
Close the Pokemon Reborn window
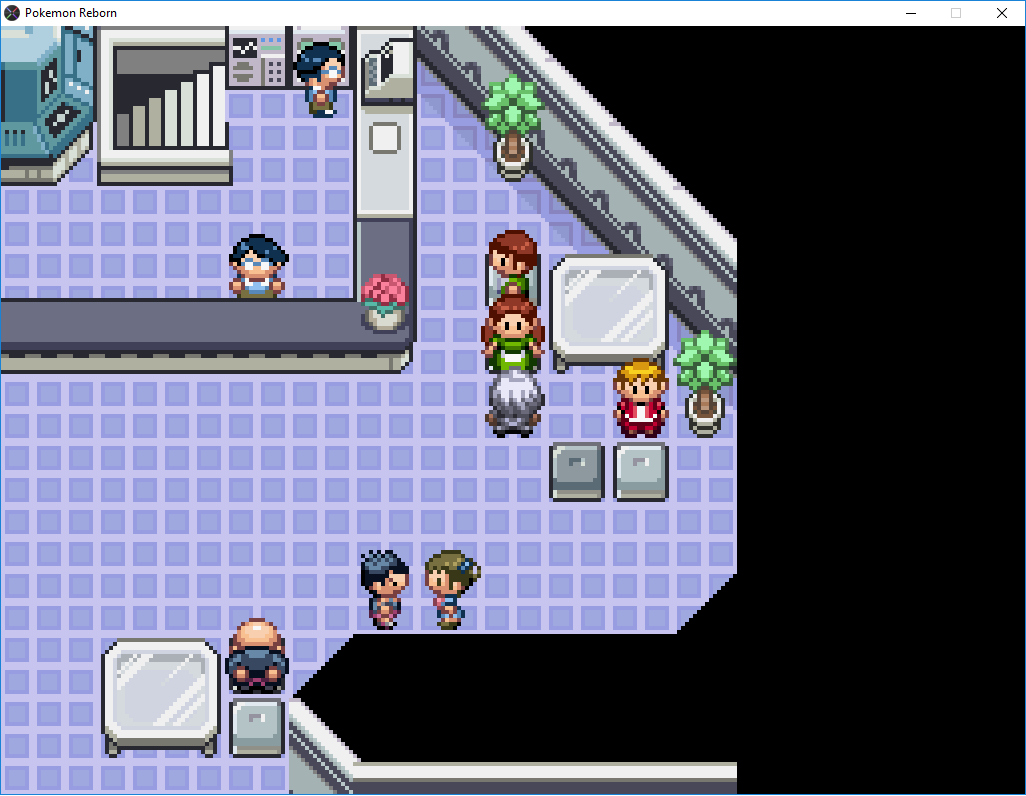(x=1002, y=13)
